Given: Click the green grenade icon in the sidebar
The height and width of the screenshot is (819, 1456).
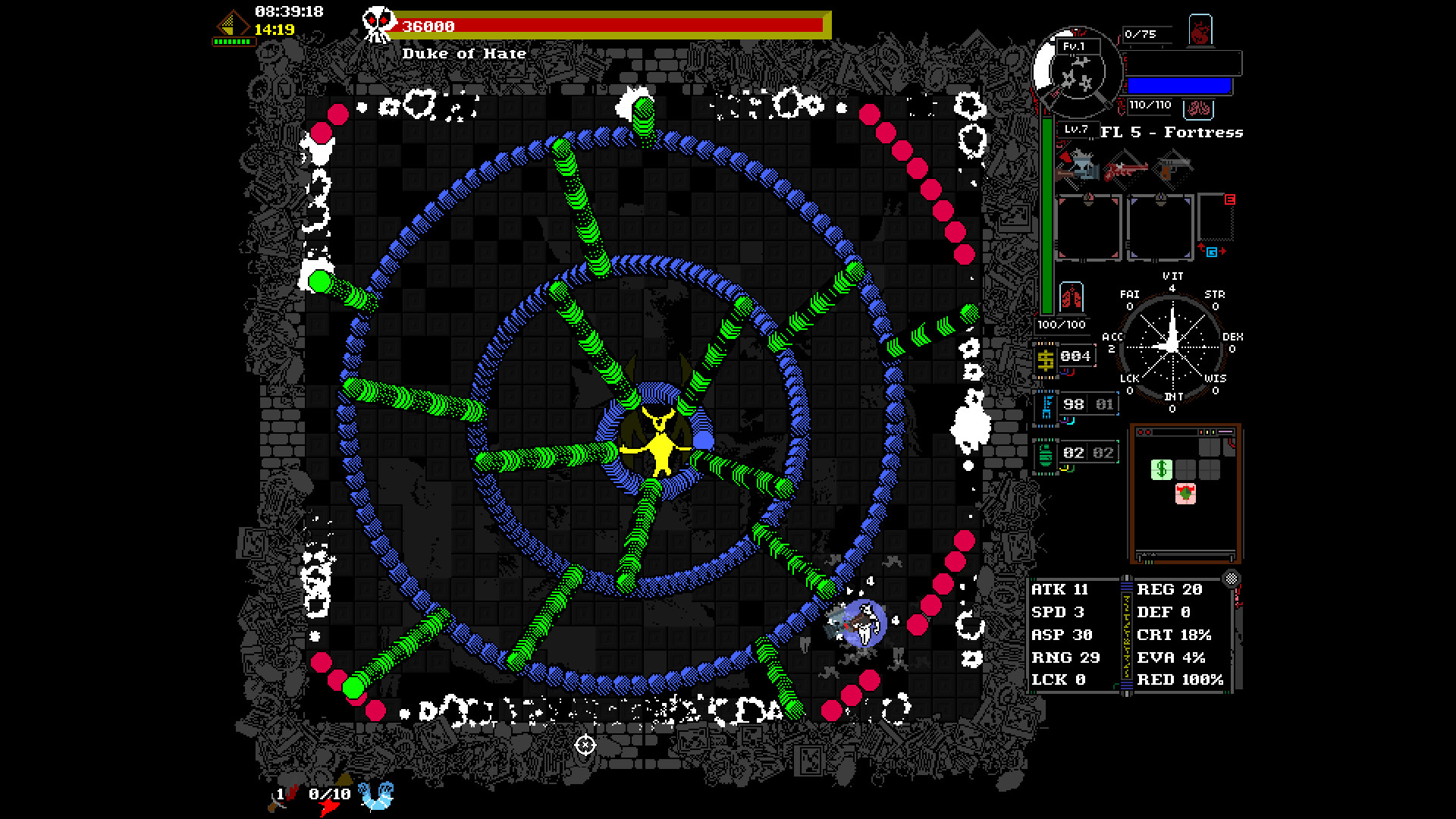Looking at the screenshot, I should (1045, 453).
